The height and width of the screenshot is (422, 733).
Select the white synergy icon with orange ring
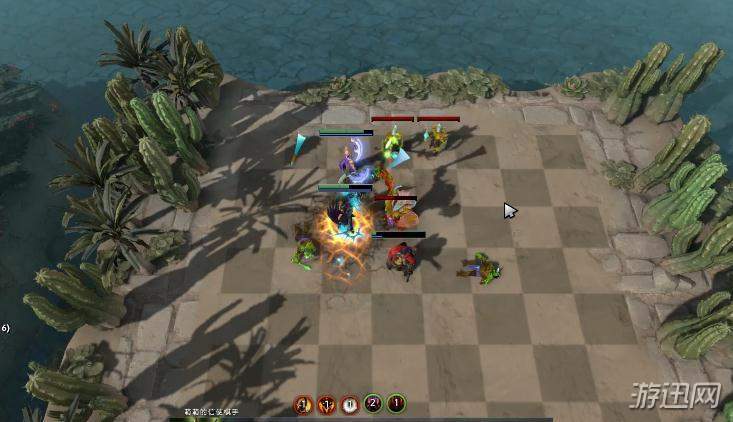coord(349,405)
